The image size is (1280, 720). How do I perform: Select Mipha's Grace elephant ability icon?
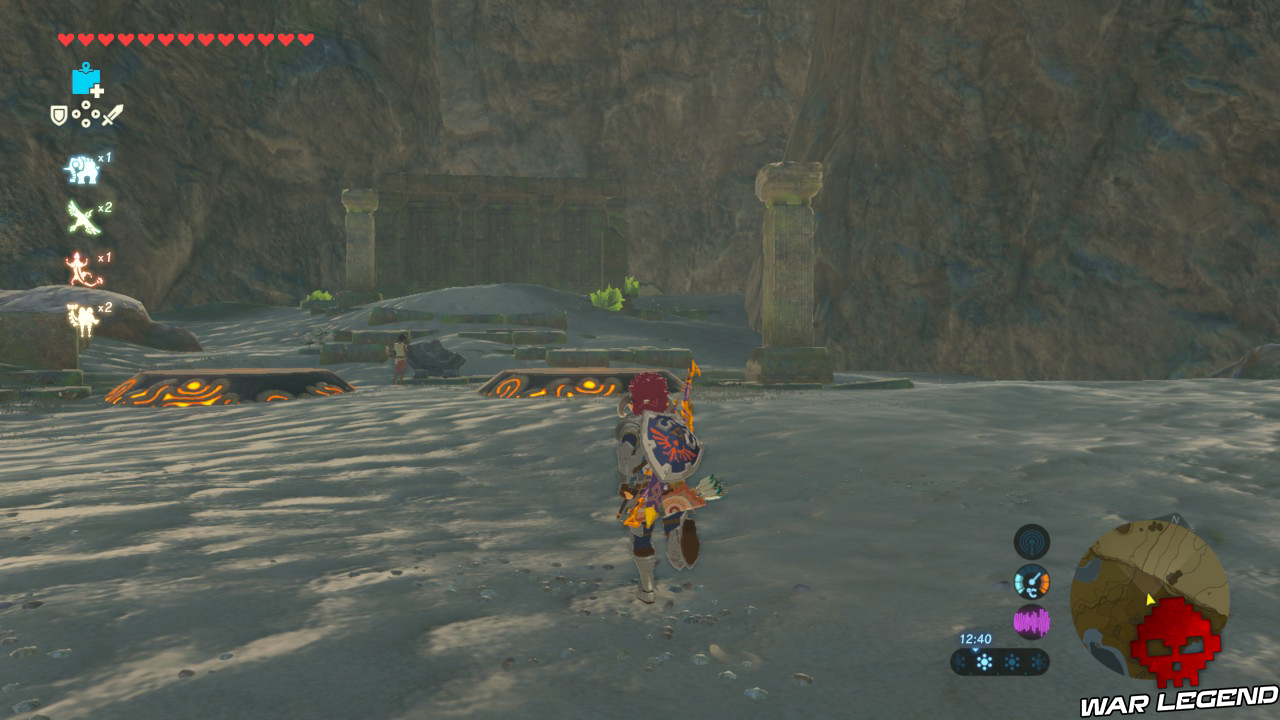click(x=81, y=168)
